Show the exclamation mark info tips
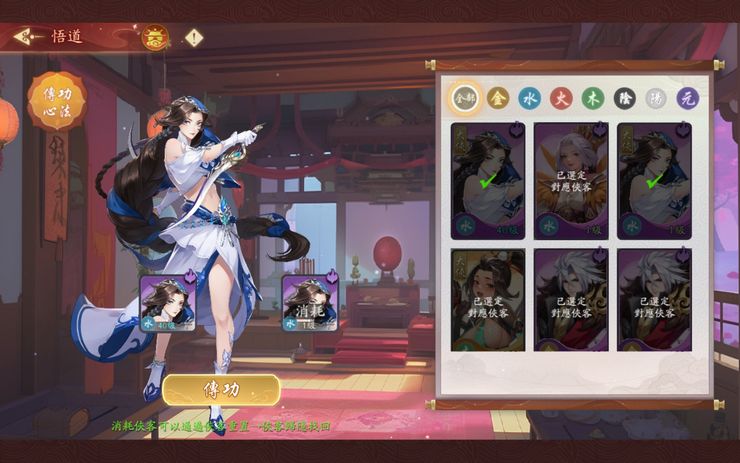The image size is (740, 463). [193, 38]
